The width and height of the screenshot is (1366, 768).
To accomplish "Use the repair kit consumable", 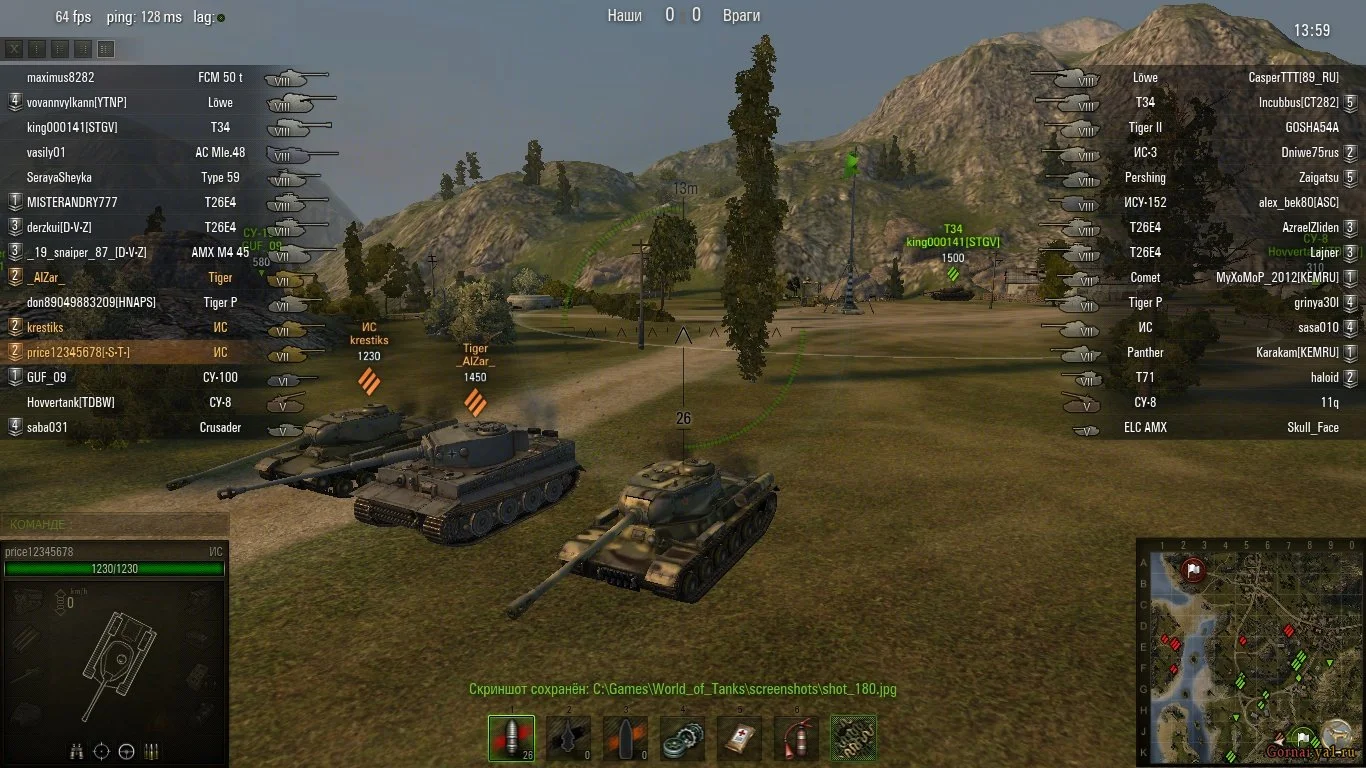I will click(683, 738).
